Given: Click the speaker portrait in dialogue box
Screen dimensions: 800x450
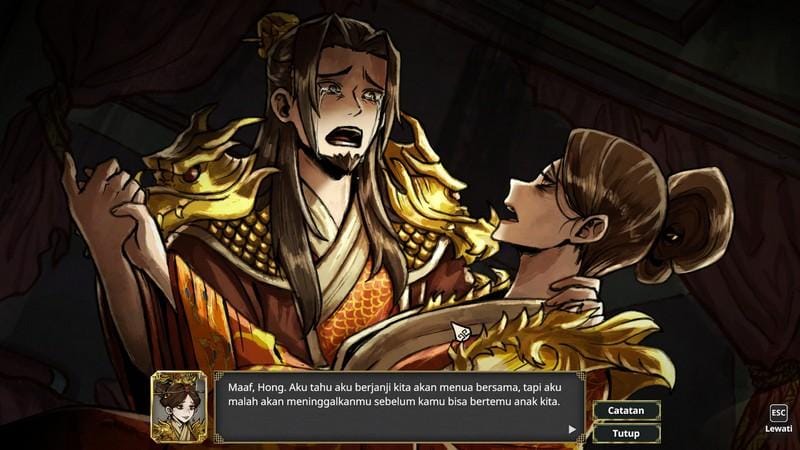Looking at the screenshot, I should [x=179, y=406].
